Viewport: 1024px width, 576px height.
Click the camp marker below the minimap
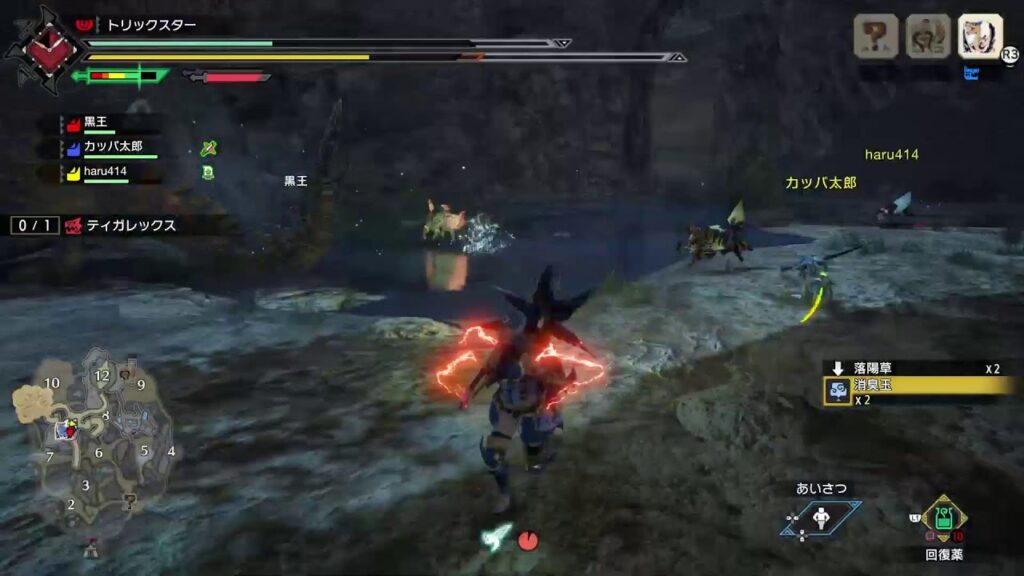pos(91,546)
